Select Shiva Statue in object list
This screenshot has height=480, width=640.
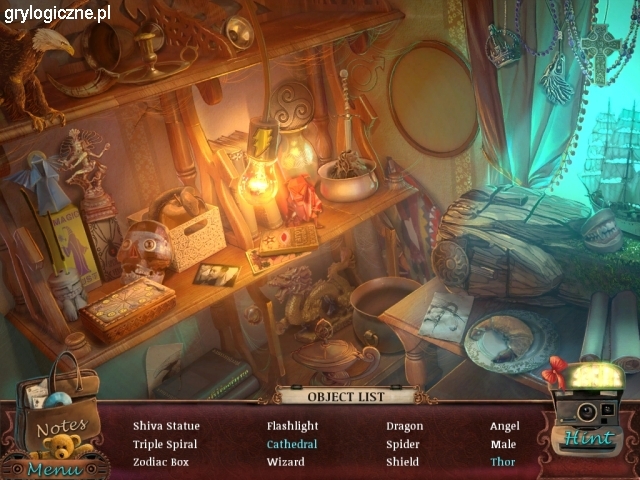coord(166,426)
